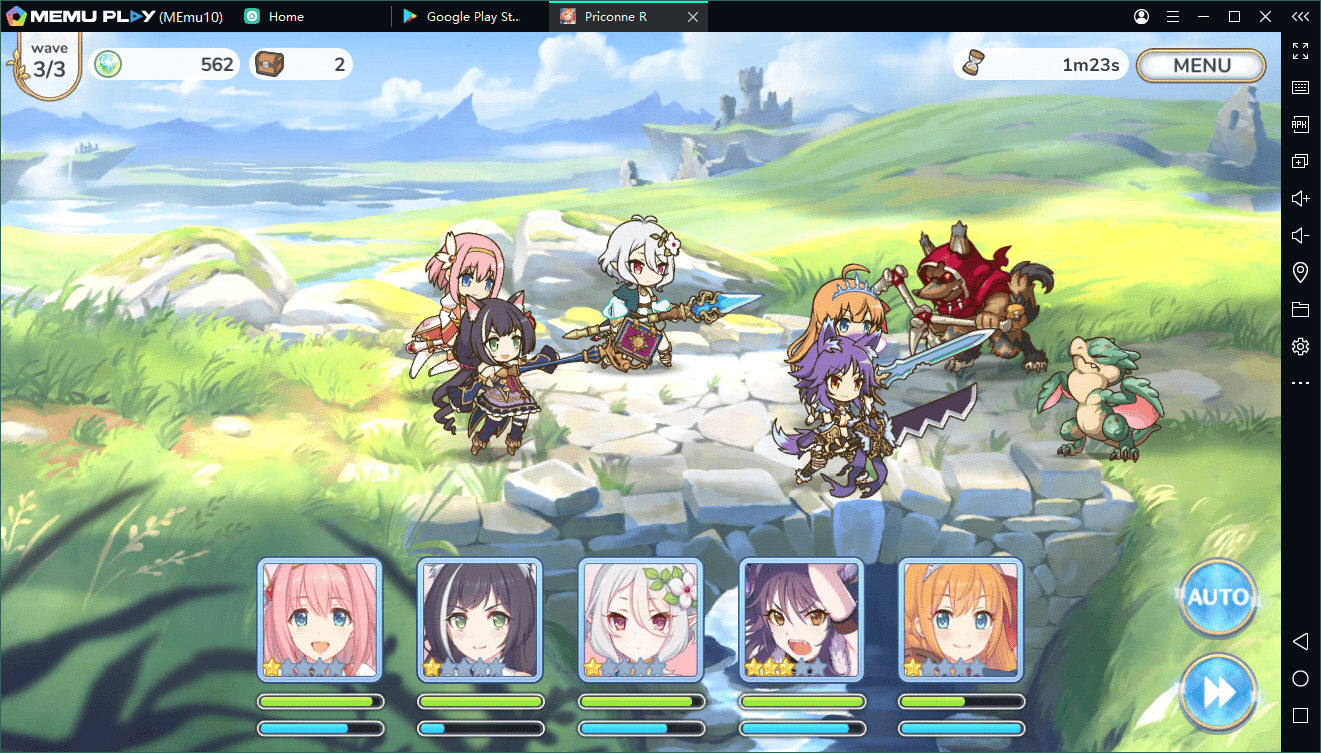The width and height of the screenshot is (1321, 753).
Task: Open the battle MENU
Action: (1201, 65)
